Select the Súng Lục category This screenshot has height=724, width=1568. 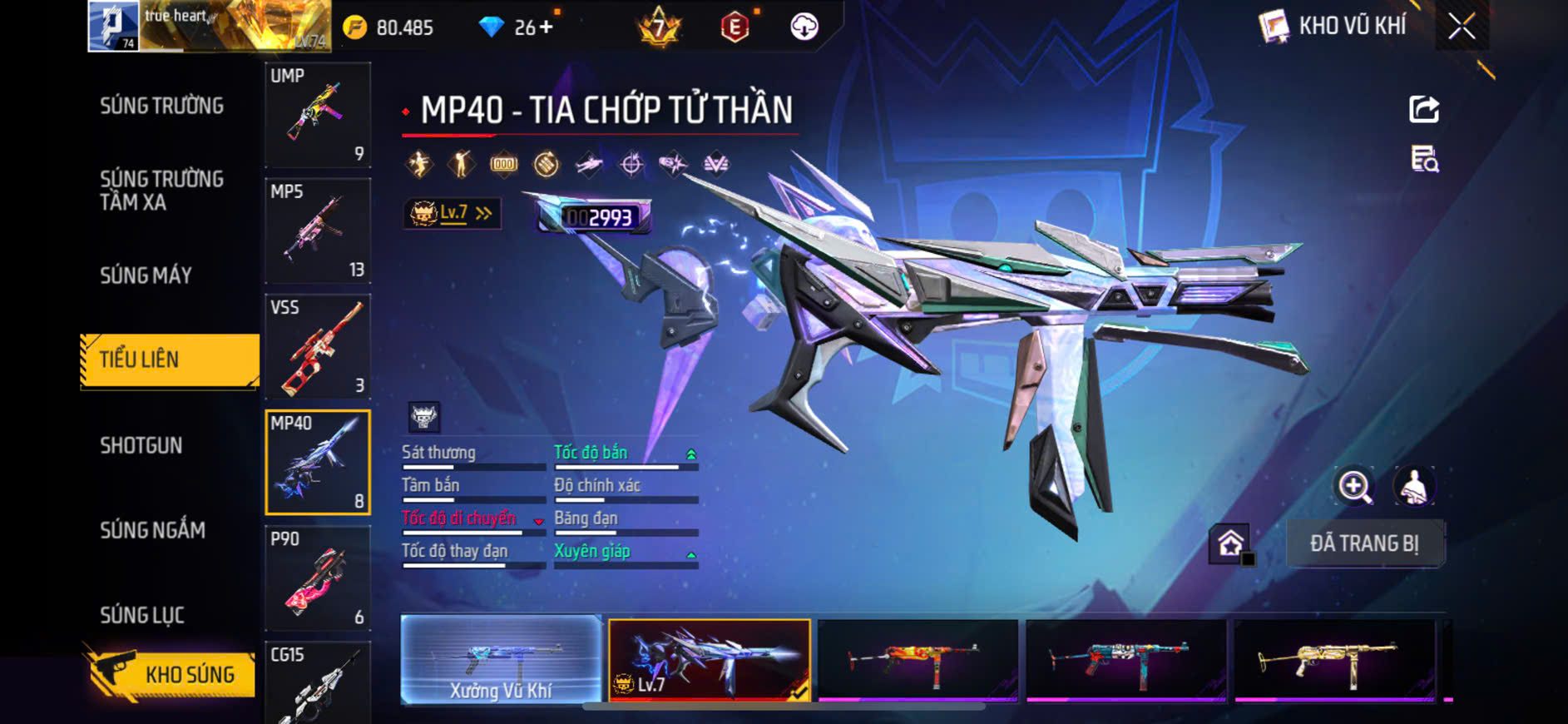click(x=142, y=615)
